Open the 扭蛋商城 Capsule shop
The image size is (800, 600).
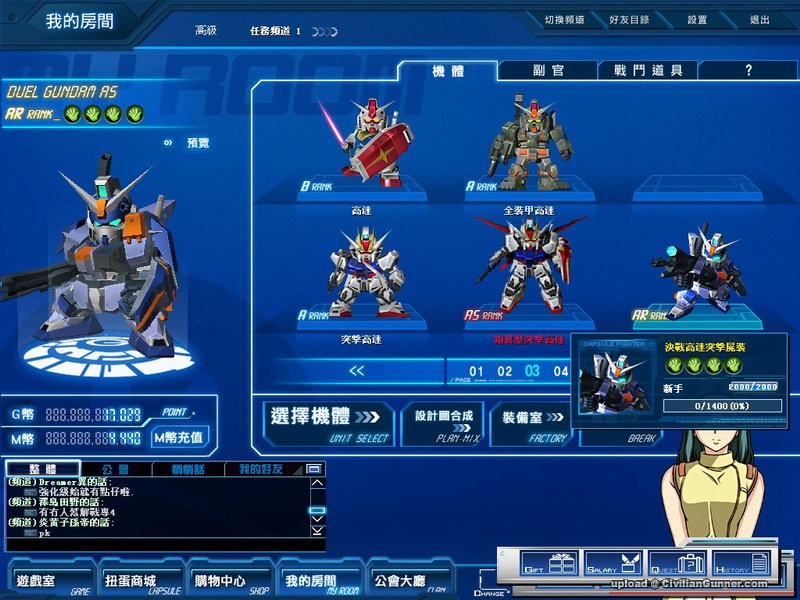(130, 580)
